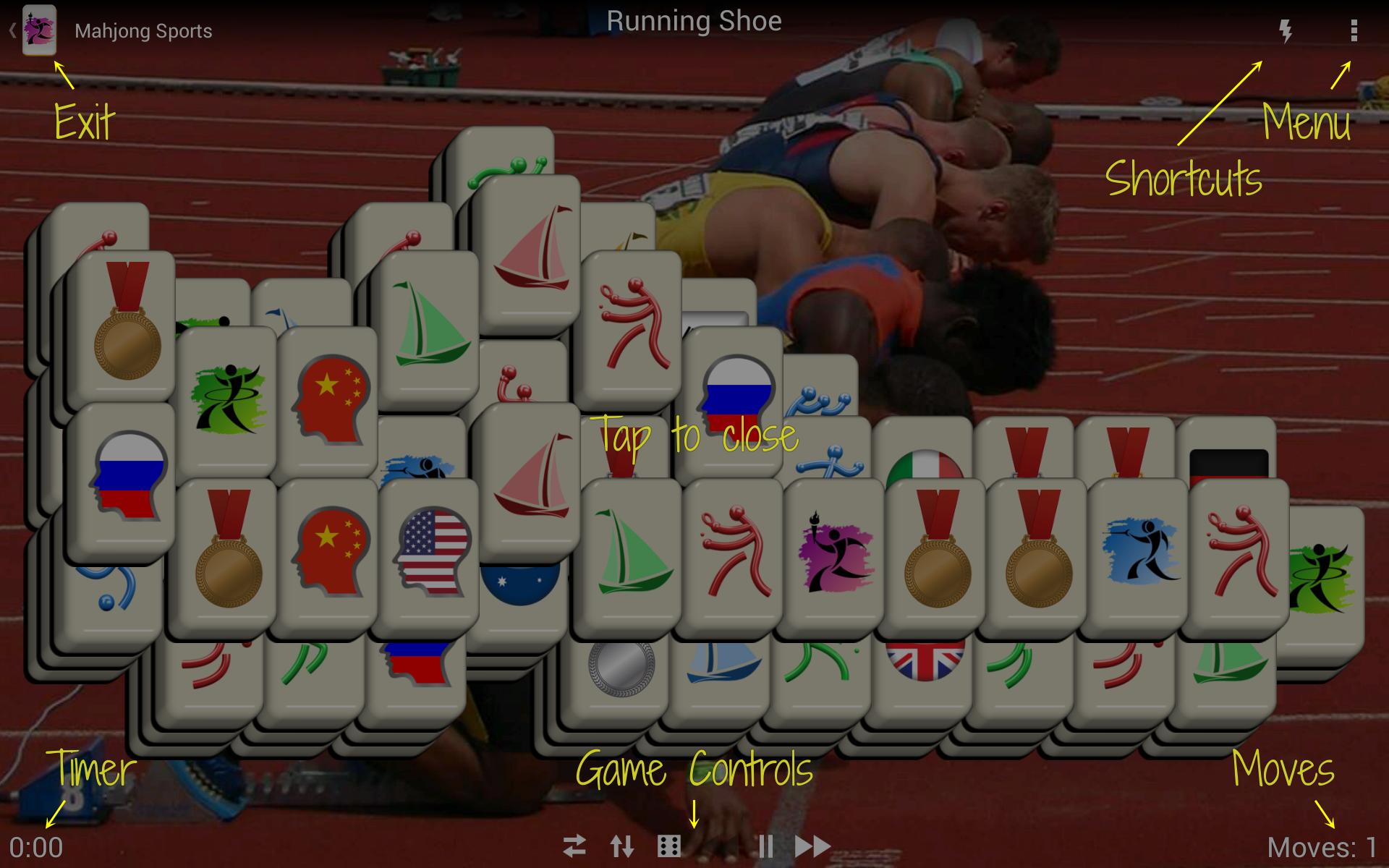Tap the fast-forward game control icon

coord(814,845)
